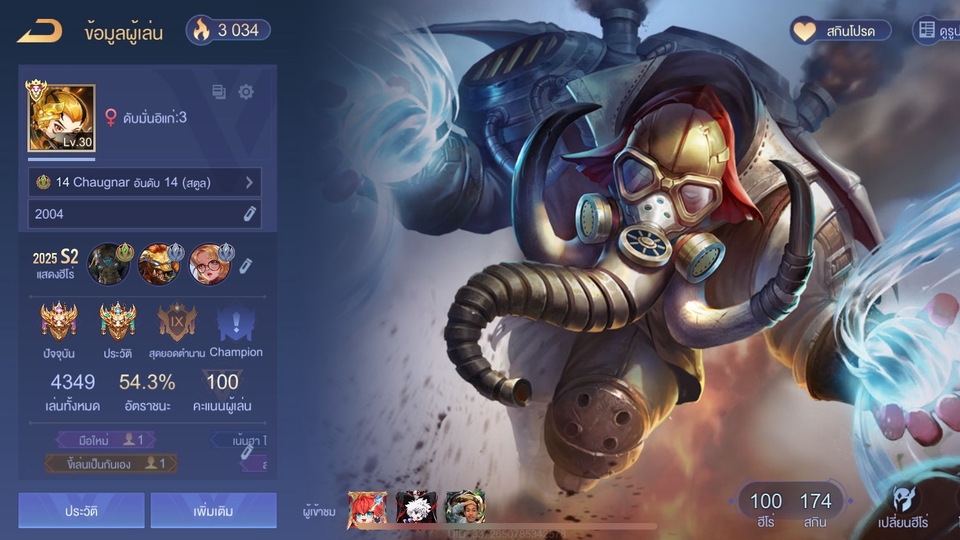Open the สกินโปรด favorite skins button
Viewport: 960px width, 540px height.
(x=841, y=31)
